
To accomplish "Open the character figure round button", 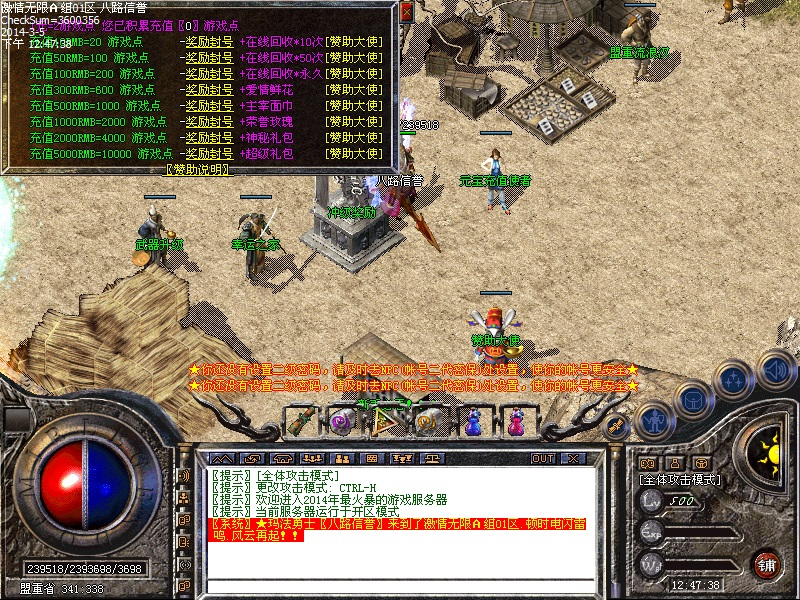I will pyautogui.click(x=654, y=420).
